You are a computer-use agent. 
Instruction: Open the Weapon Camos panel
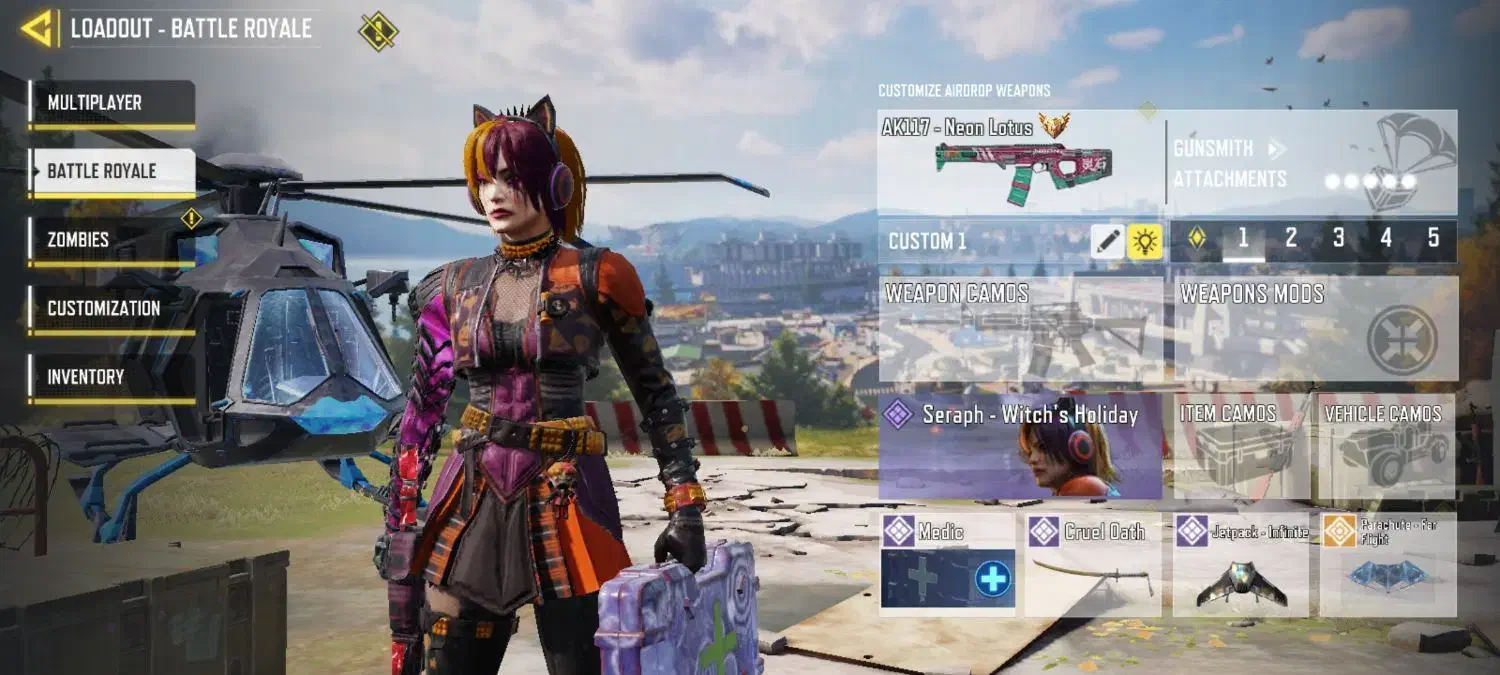[x=1020, y=329]
